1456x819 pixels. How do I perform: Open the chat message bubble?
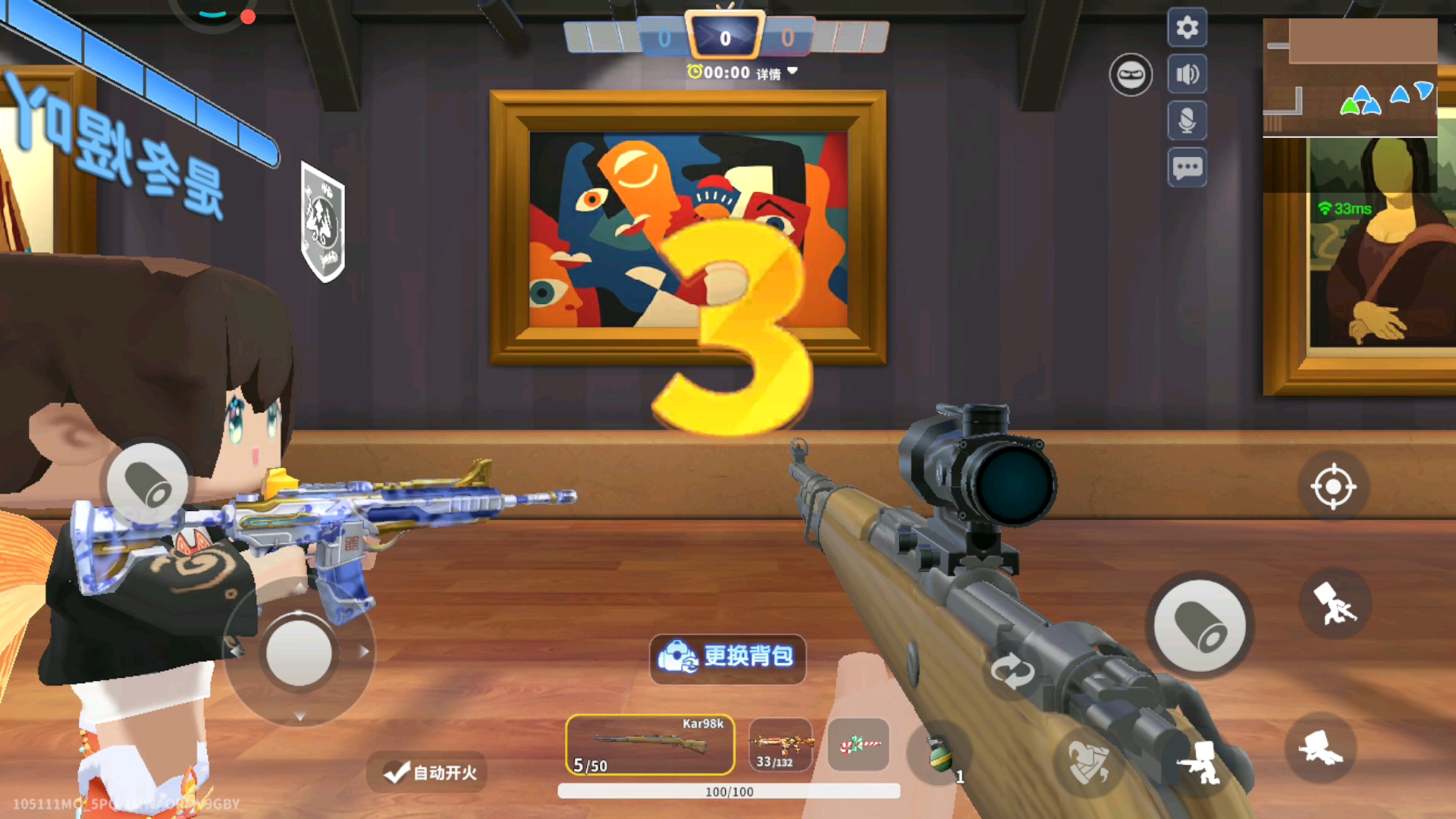1187,168
